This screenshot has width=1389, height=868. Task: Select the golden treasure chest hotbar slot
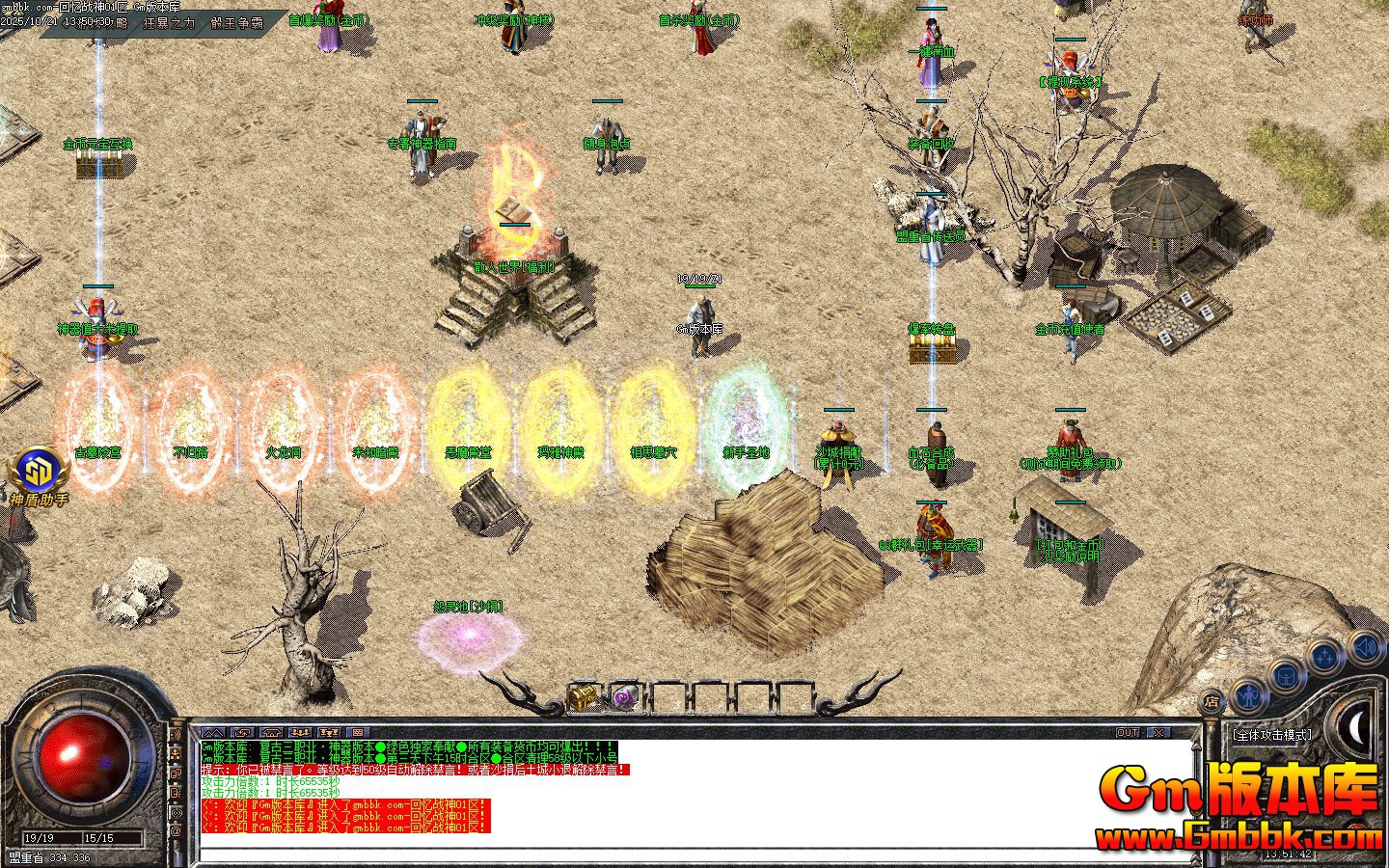[582, 695]
